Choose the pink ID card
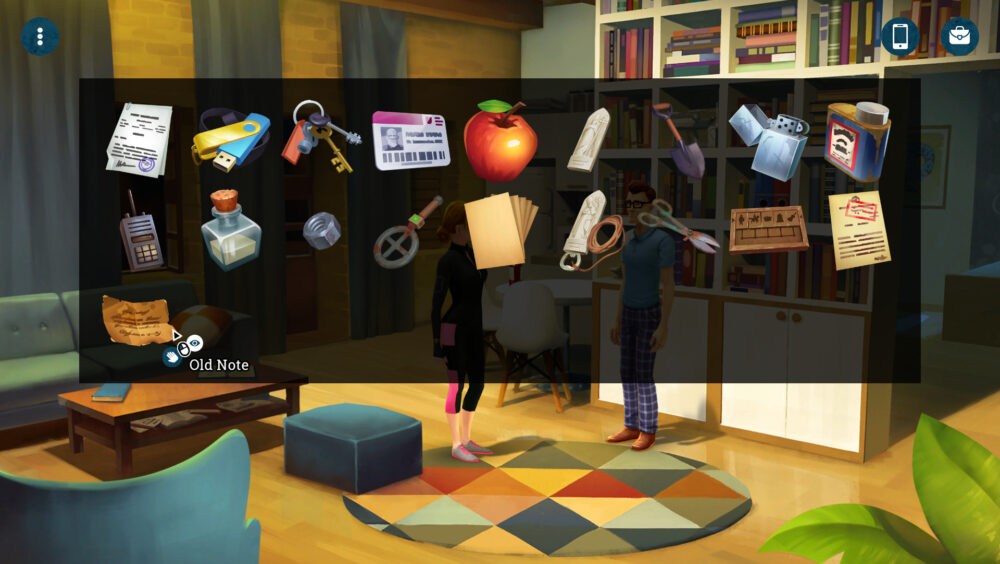Viewport: 1000px width, 564px height. click(410, 141)
